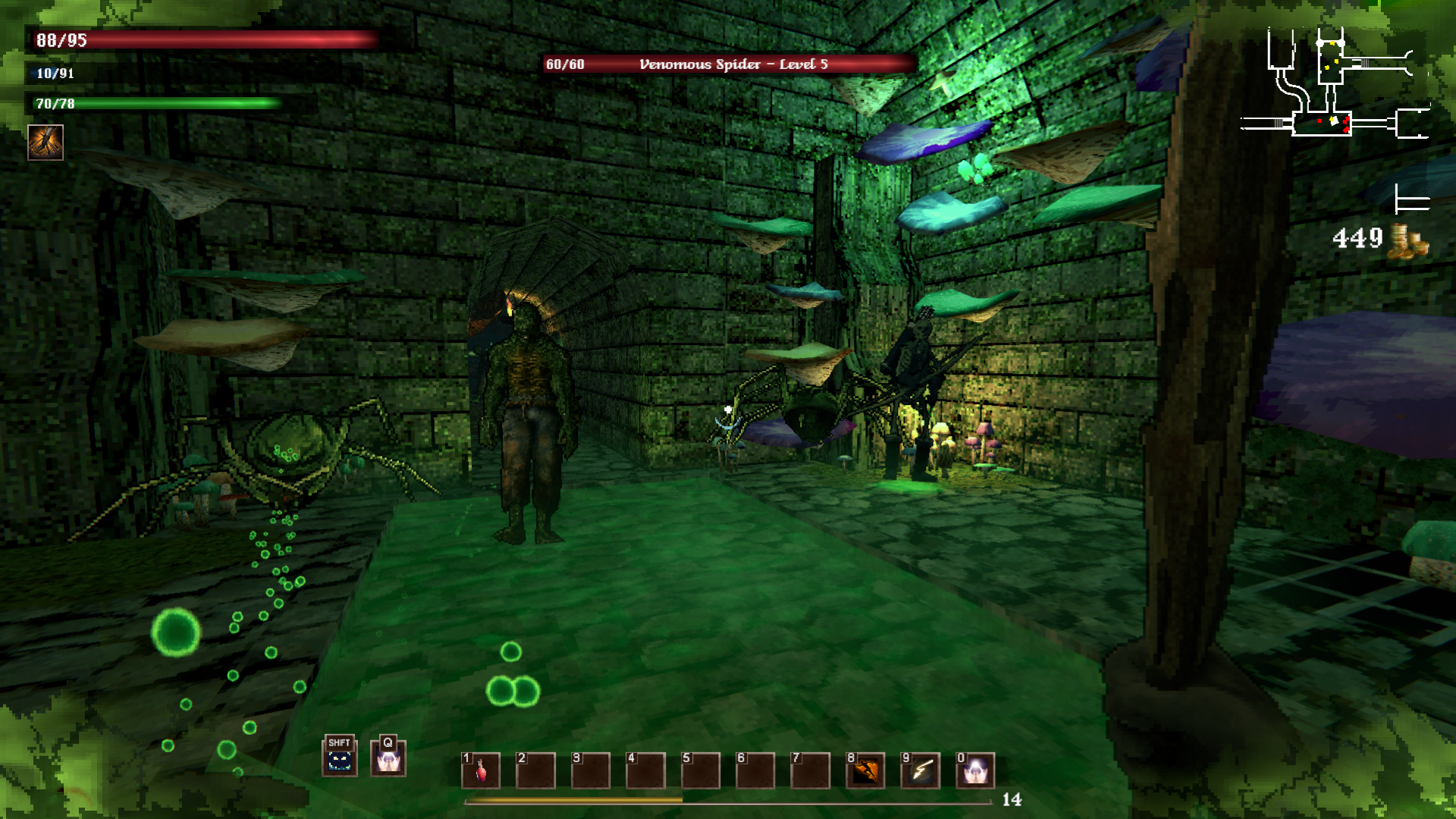Open the dungeon minimap

[x=1335, y=85]
